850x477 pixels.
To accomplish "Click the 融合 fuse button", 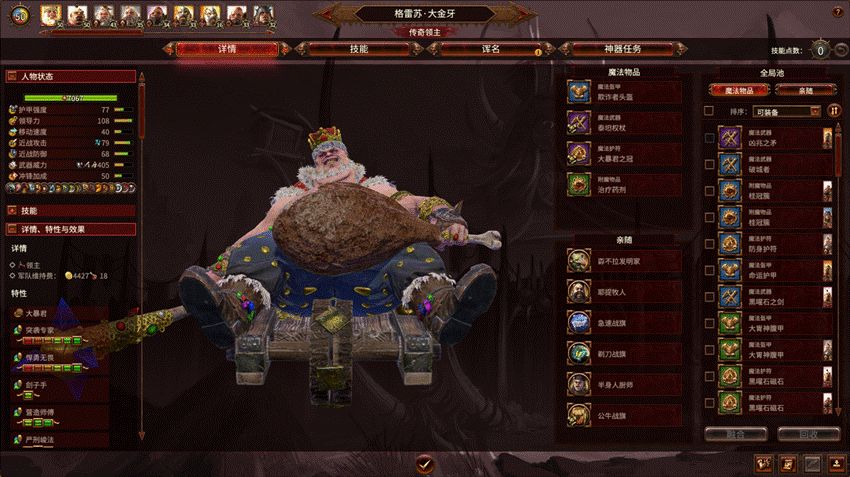I will 736,435.
